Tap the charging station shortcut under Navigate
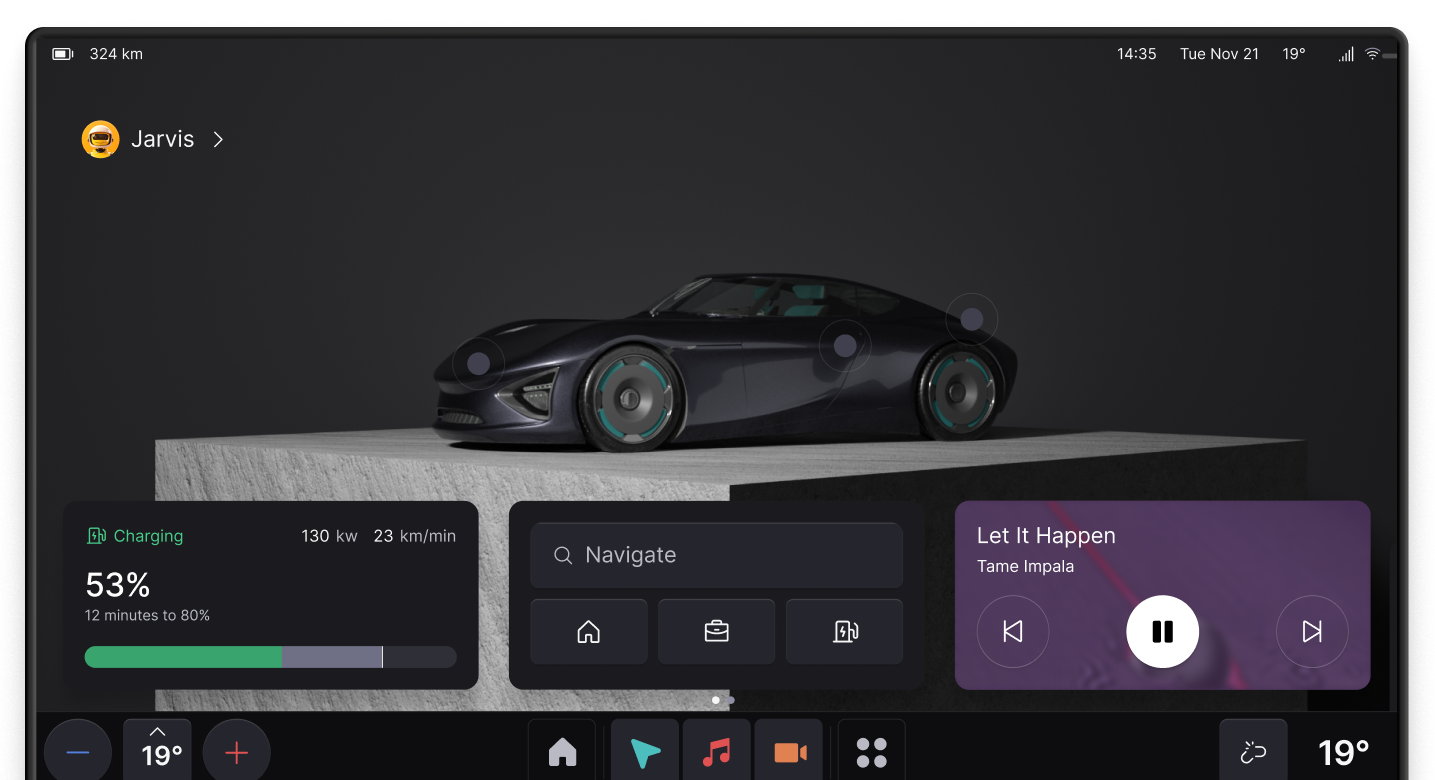1435x780 pixels. (844, 631)
